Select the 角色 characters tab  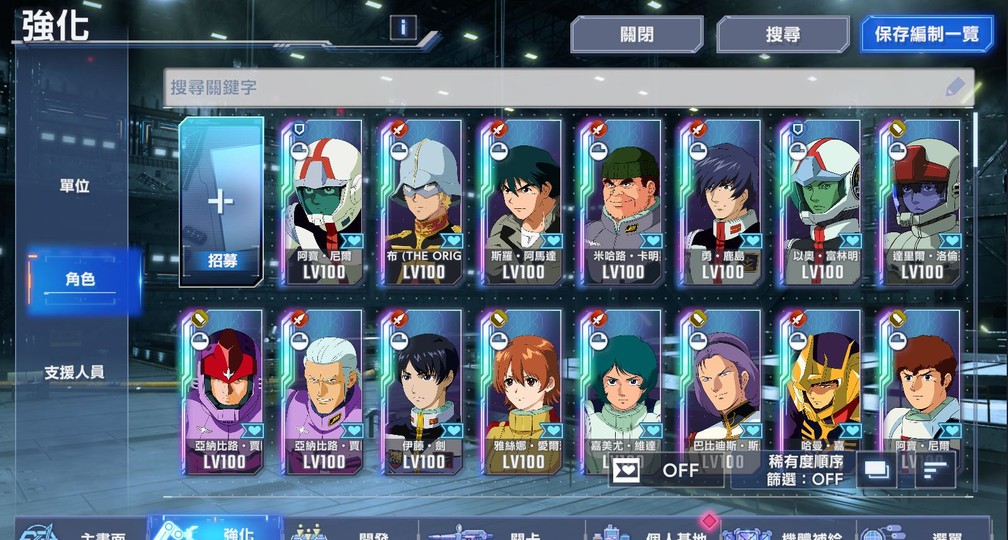[x=80, y=280]
